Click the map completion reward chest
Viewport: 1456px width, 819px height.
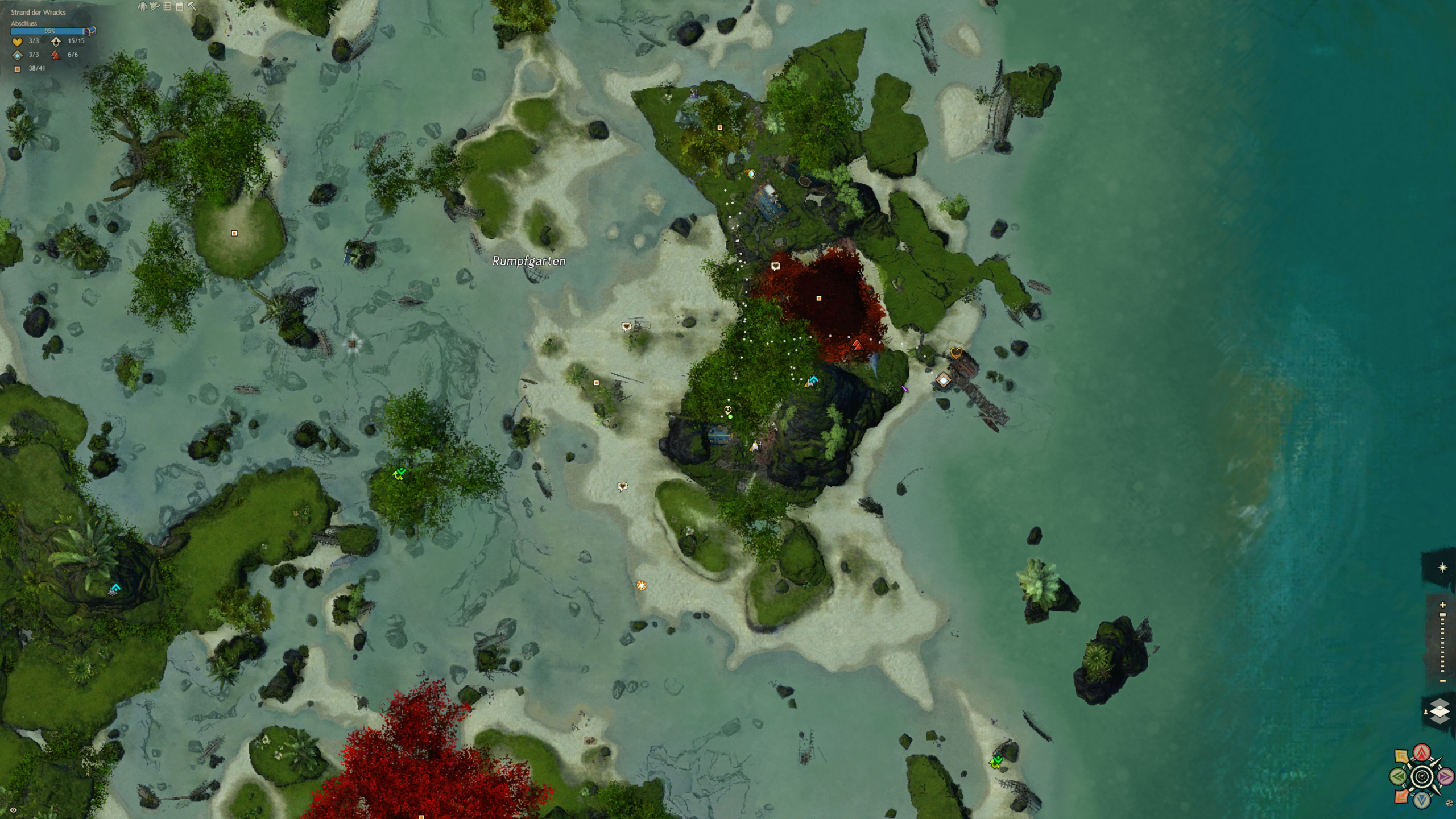[x=90, y=31]
